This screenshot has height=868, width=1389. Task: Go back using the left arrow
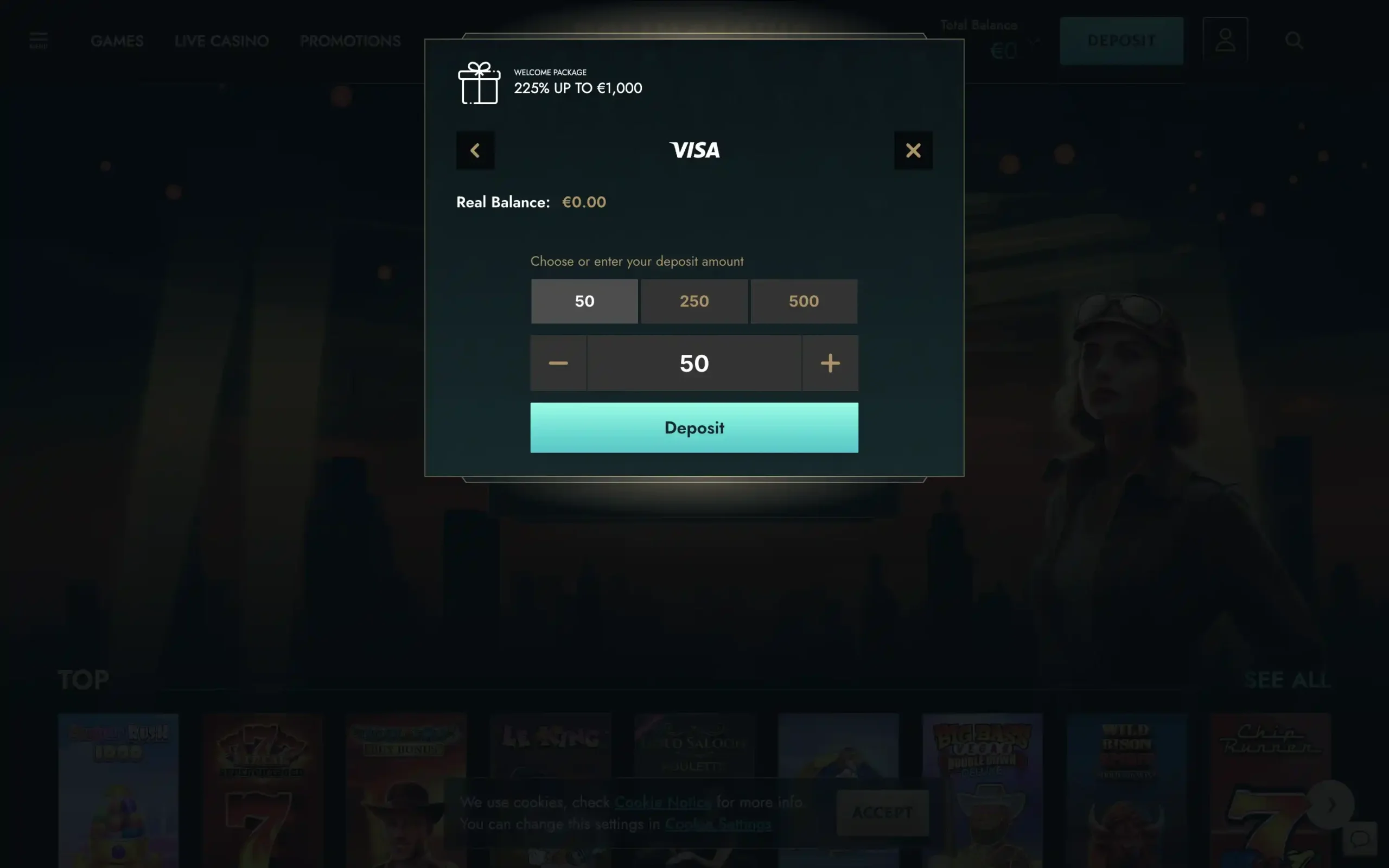475,150
